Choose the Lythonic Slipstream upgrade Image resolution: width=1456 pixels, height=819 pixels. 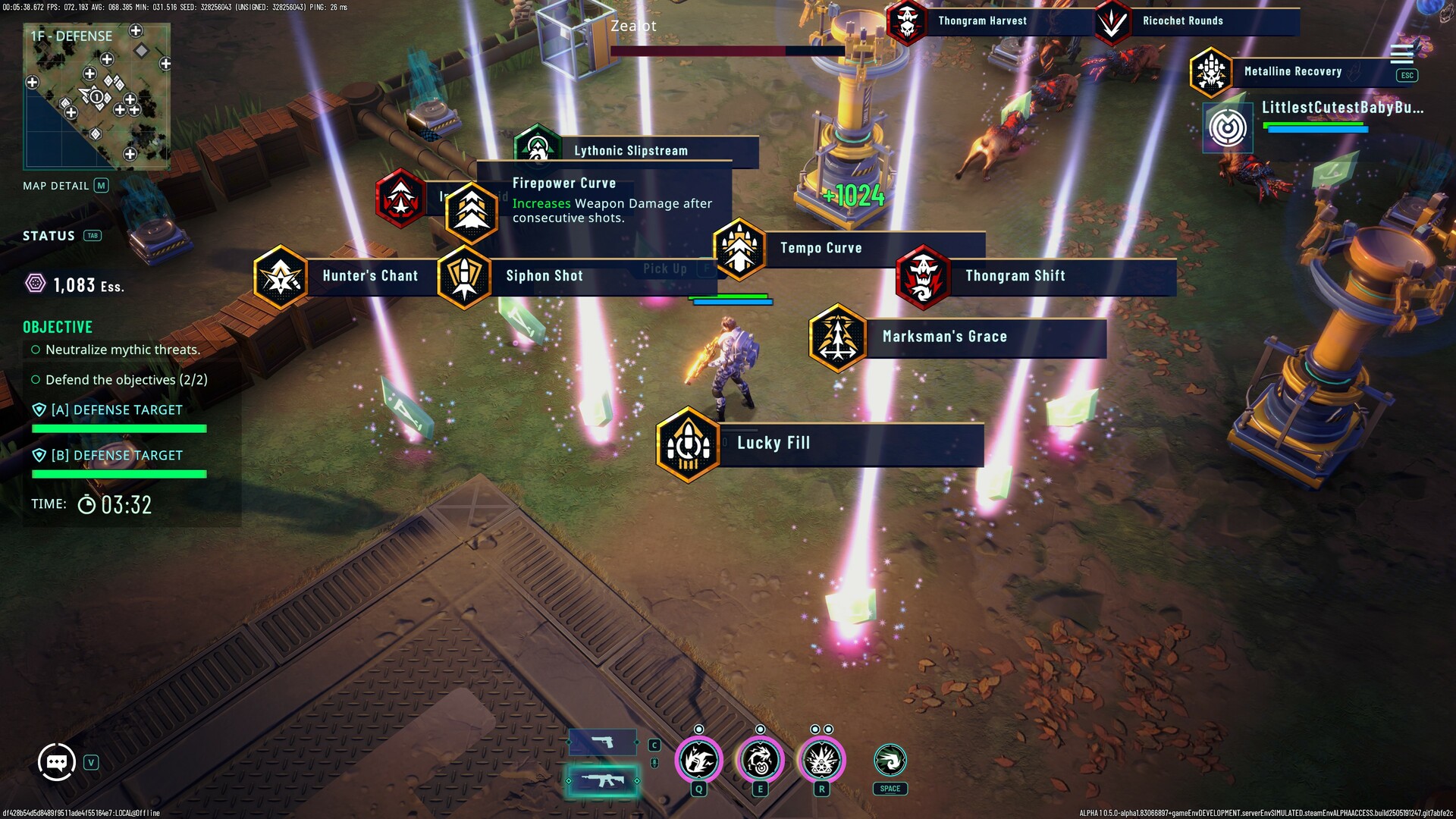(630, 151)
